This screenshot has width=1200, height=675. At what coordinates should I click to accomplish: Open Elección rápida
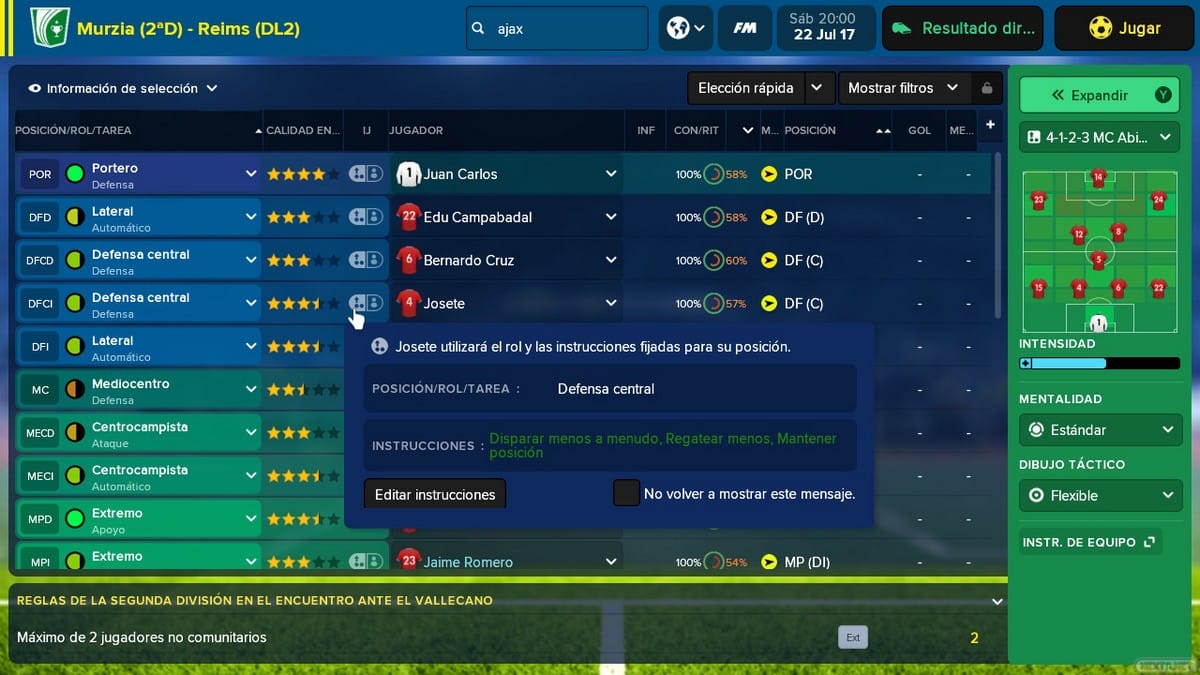746,88
